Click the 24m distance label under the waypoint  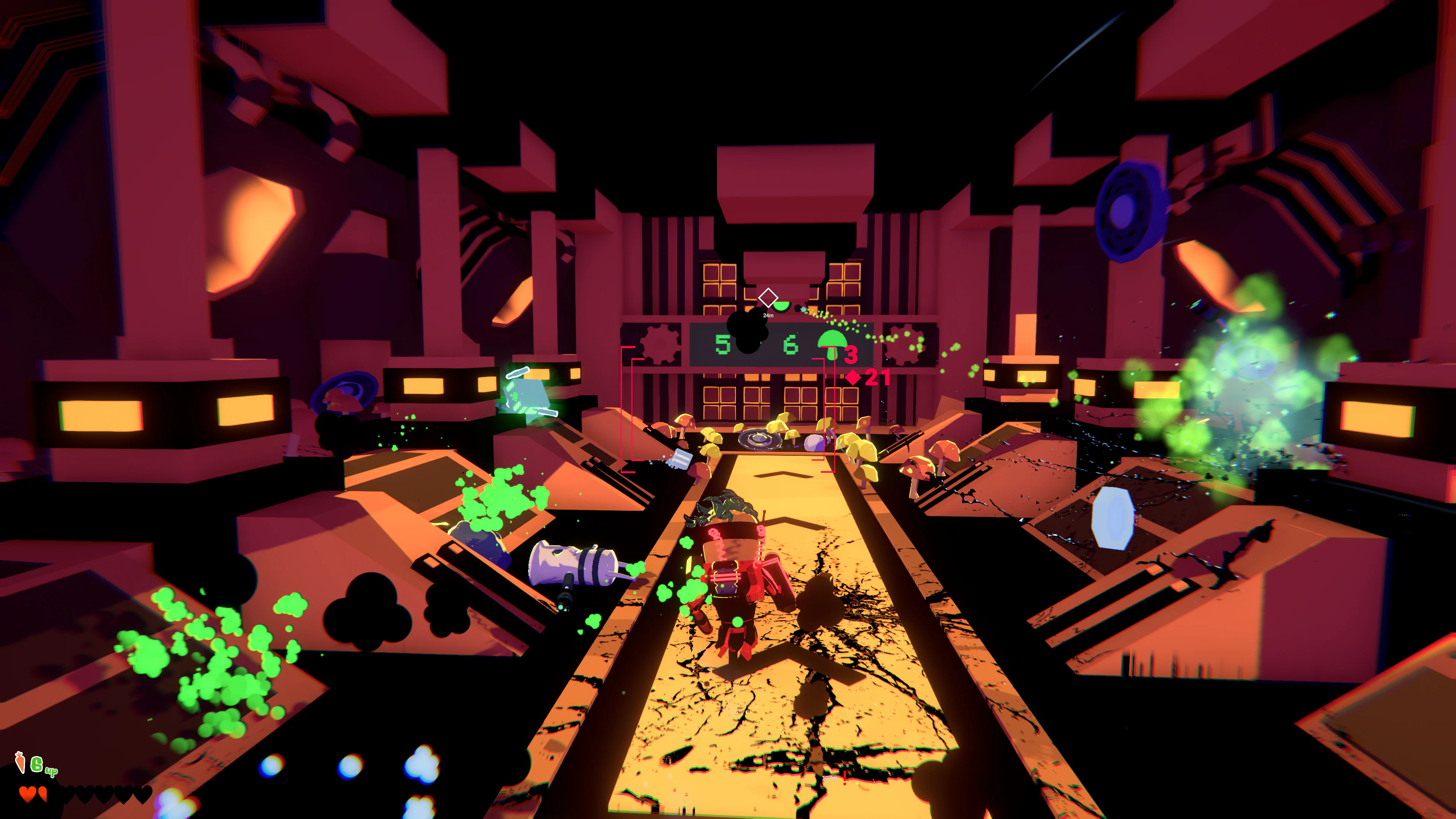click(769, 315)
